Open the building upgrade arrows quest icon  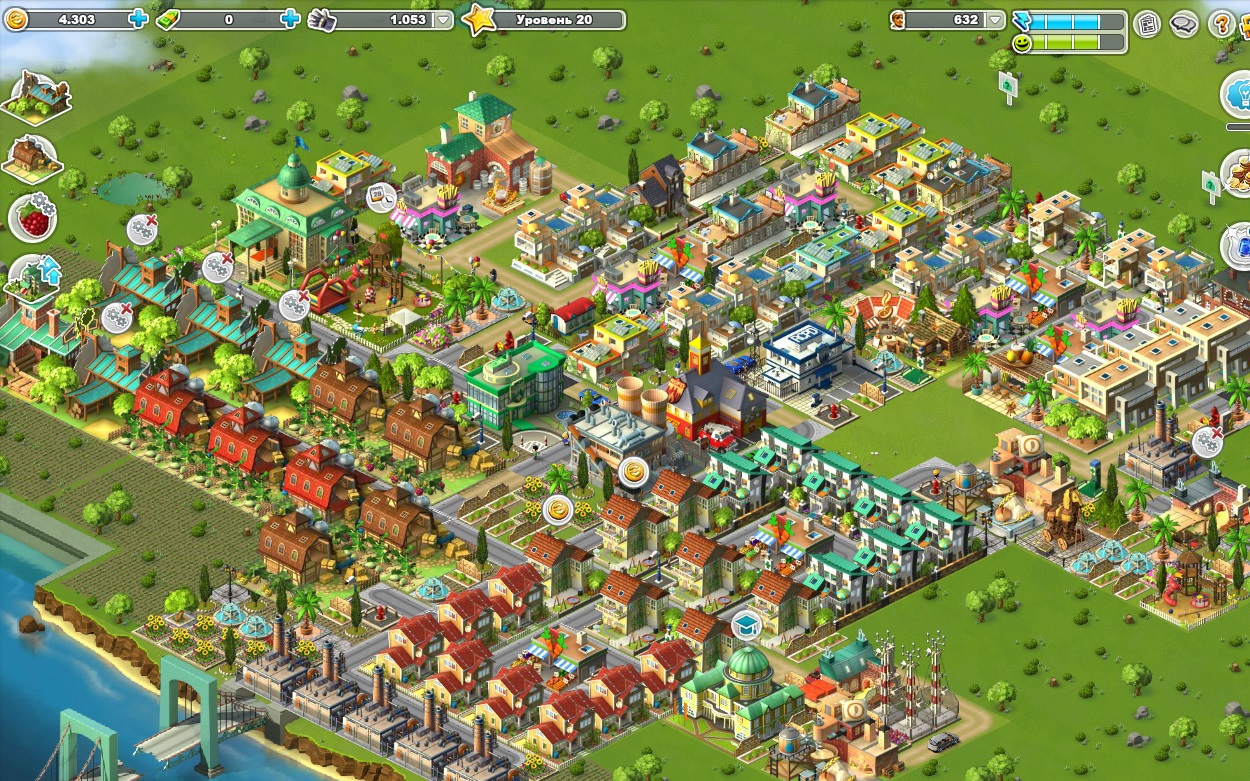pos(34,276)
